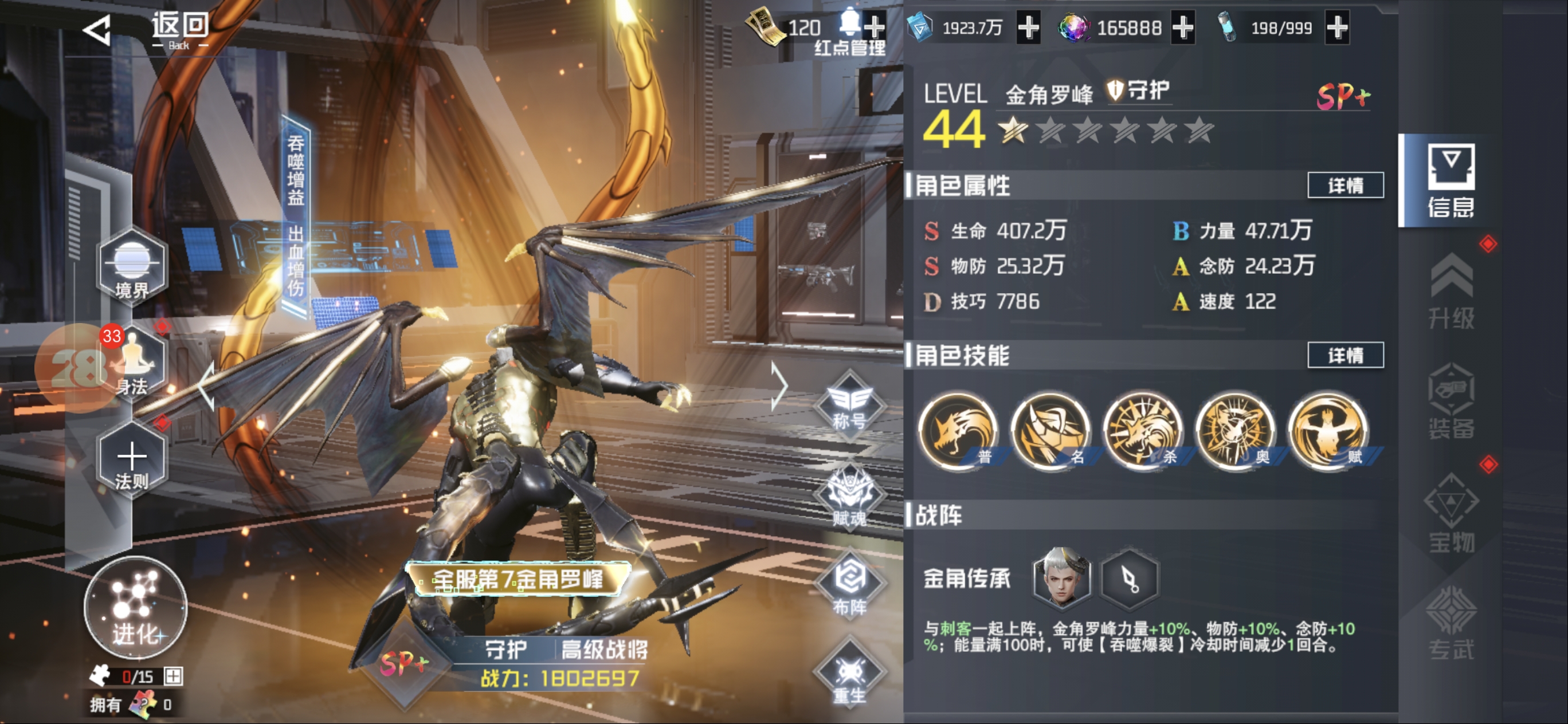The image size is (1568, 724).
Task: Add more of the 165888 gem currency
Action: tap(1183, 27)
